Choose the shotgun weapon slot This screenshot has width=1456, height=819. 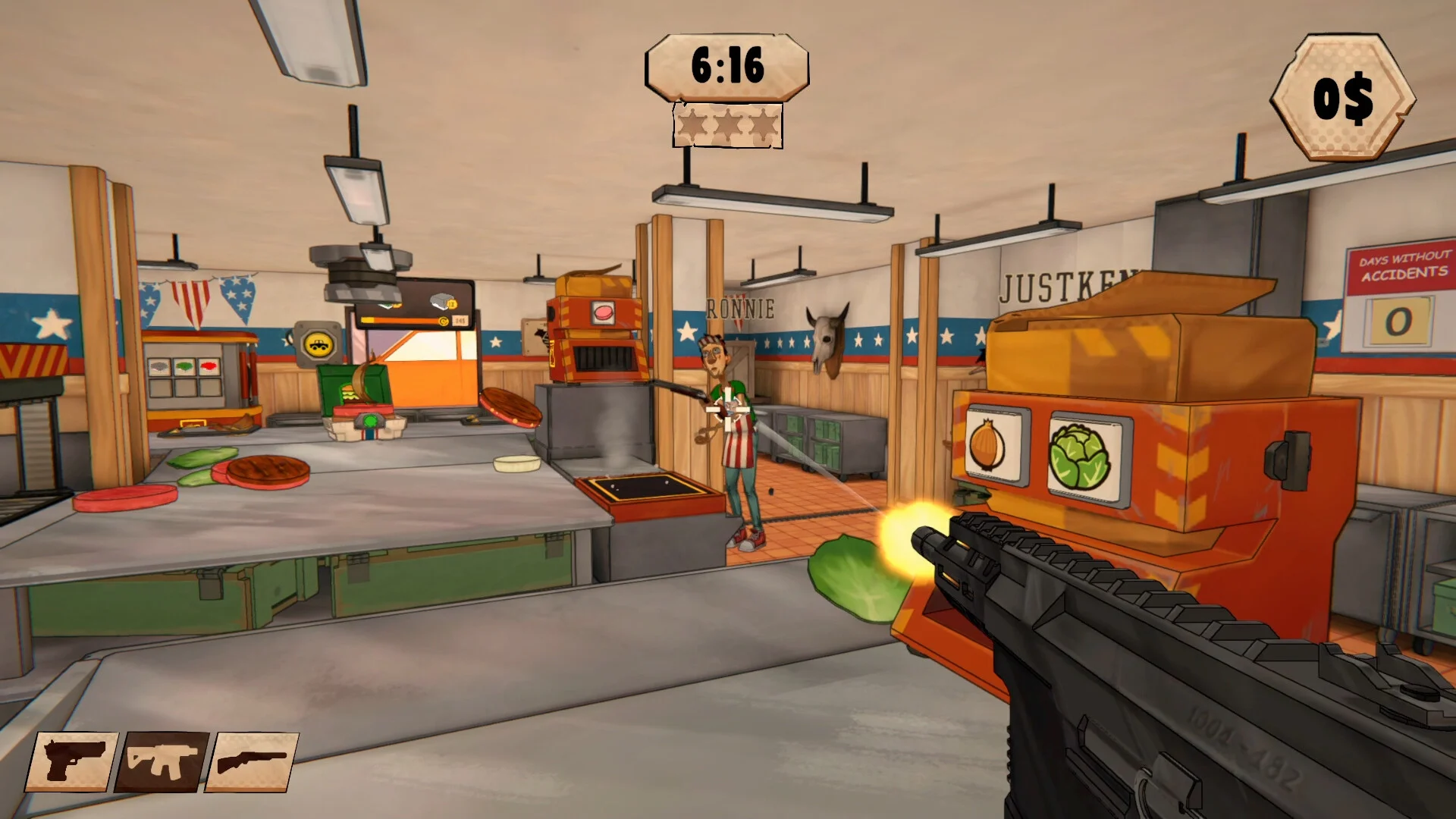click(251, 761)
